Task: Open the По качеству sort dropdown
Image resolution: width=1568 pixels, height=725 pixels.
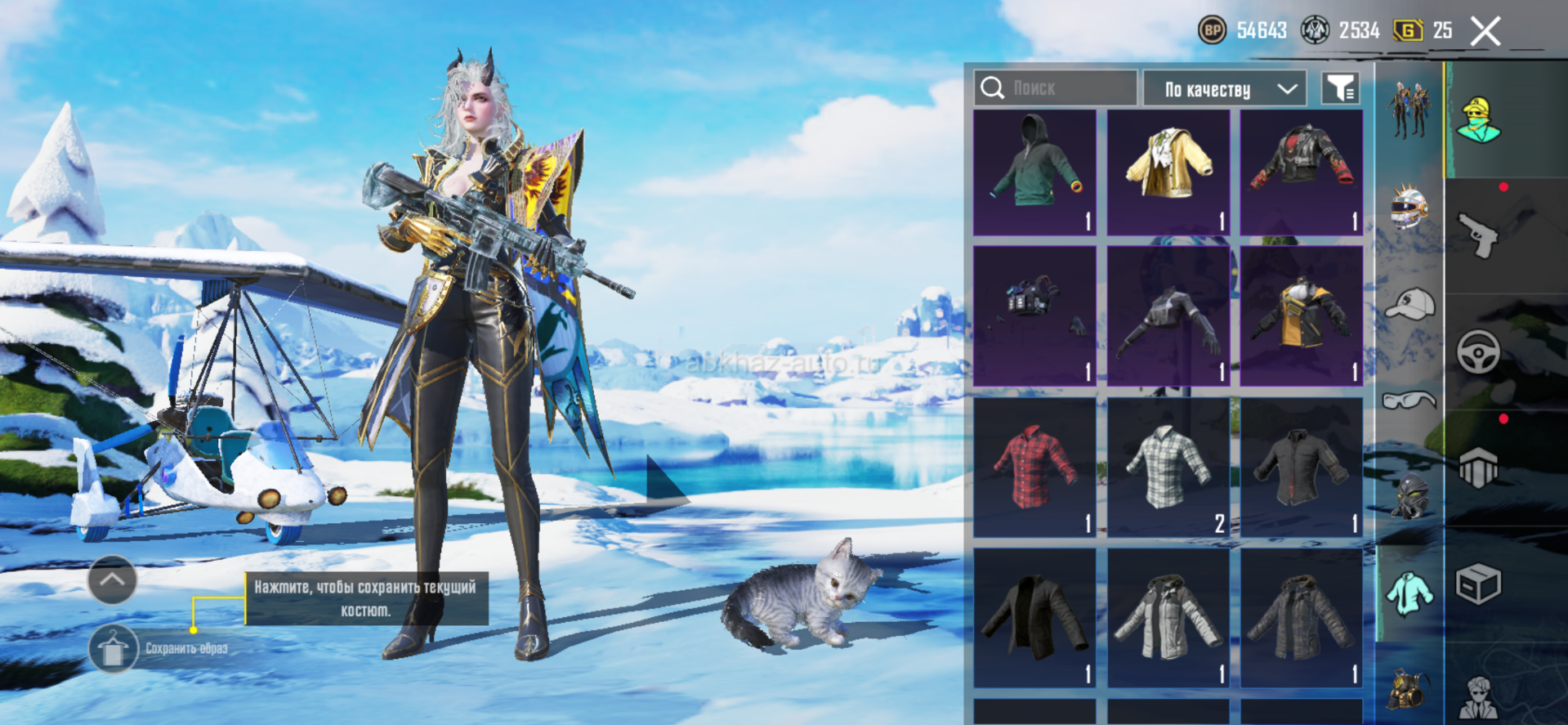Action: (x=1223, y=89)
